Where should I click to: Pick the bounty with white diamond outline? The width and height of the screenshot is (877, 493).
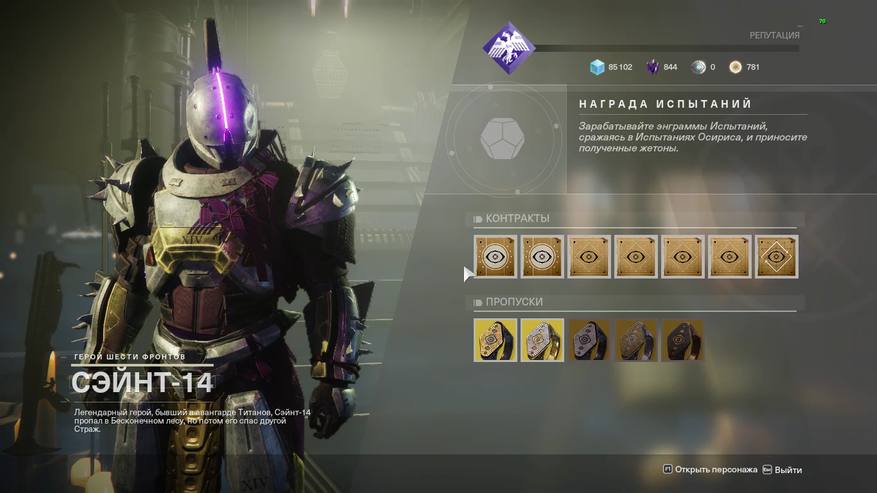click(776, 257)
